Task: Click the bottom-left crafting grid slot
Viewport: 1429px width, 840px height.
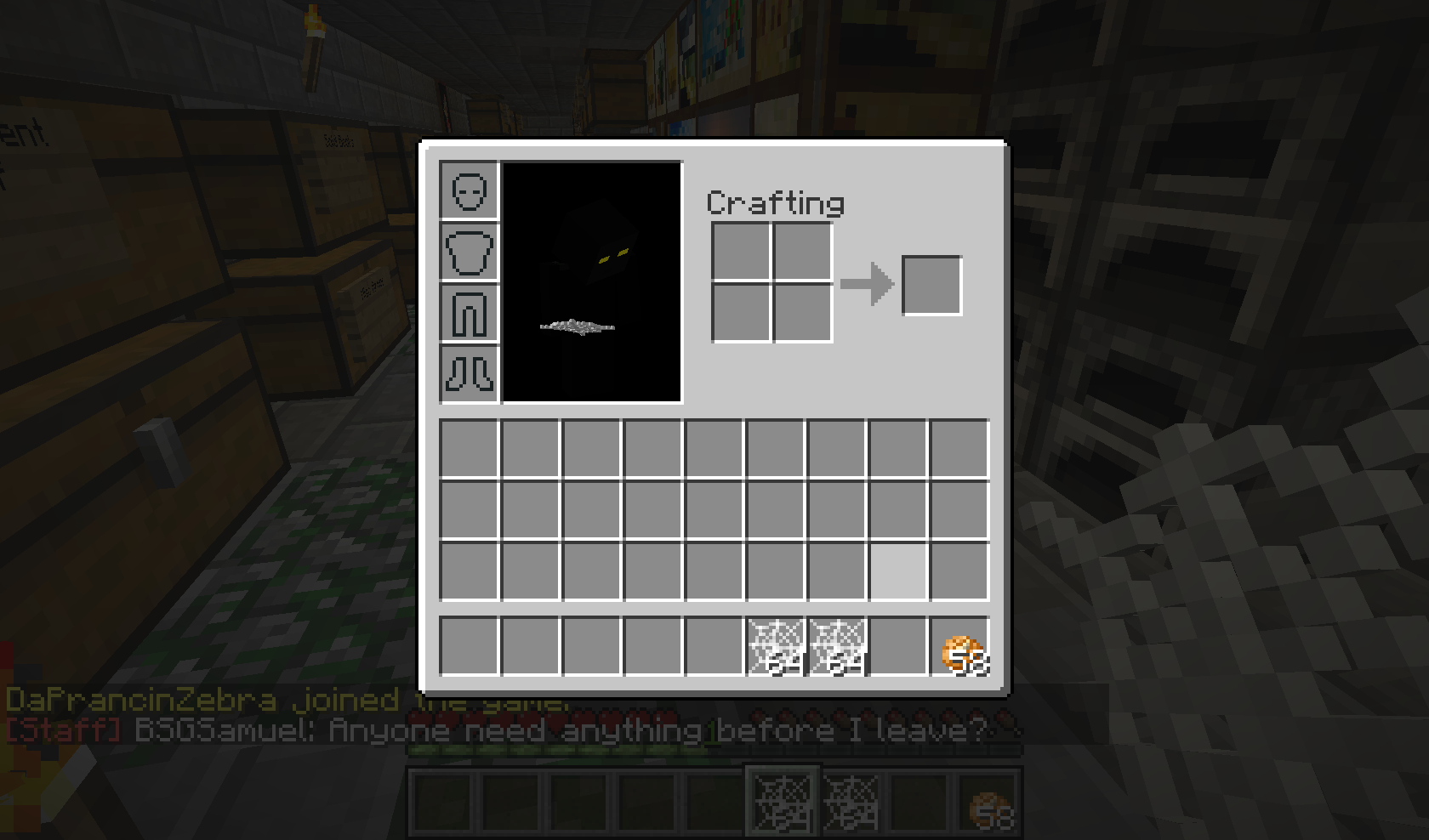Action: click(739, 314)
